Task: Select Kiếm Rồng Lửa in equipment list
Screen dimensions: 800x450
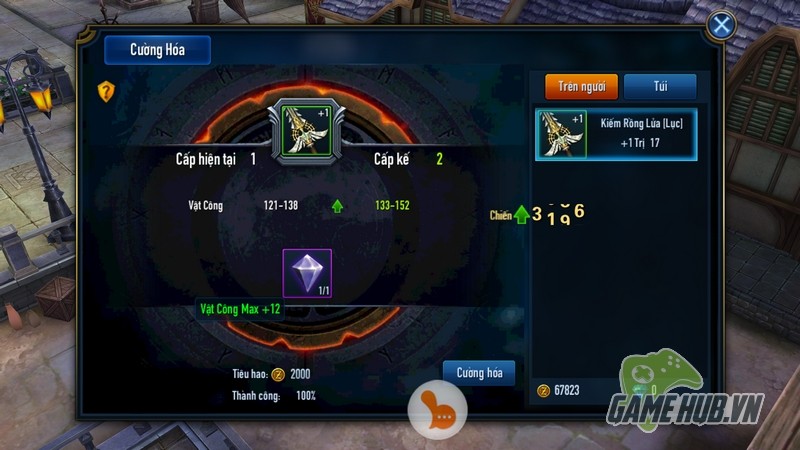Action: click(x=616, y=134)
